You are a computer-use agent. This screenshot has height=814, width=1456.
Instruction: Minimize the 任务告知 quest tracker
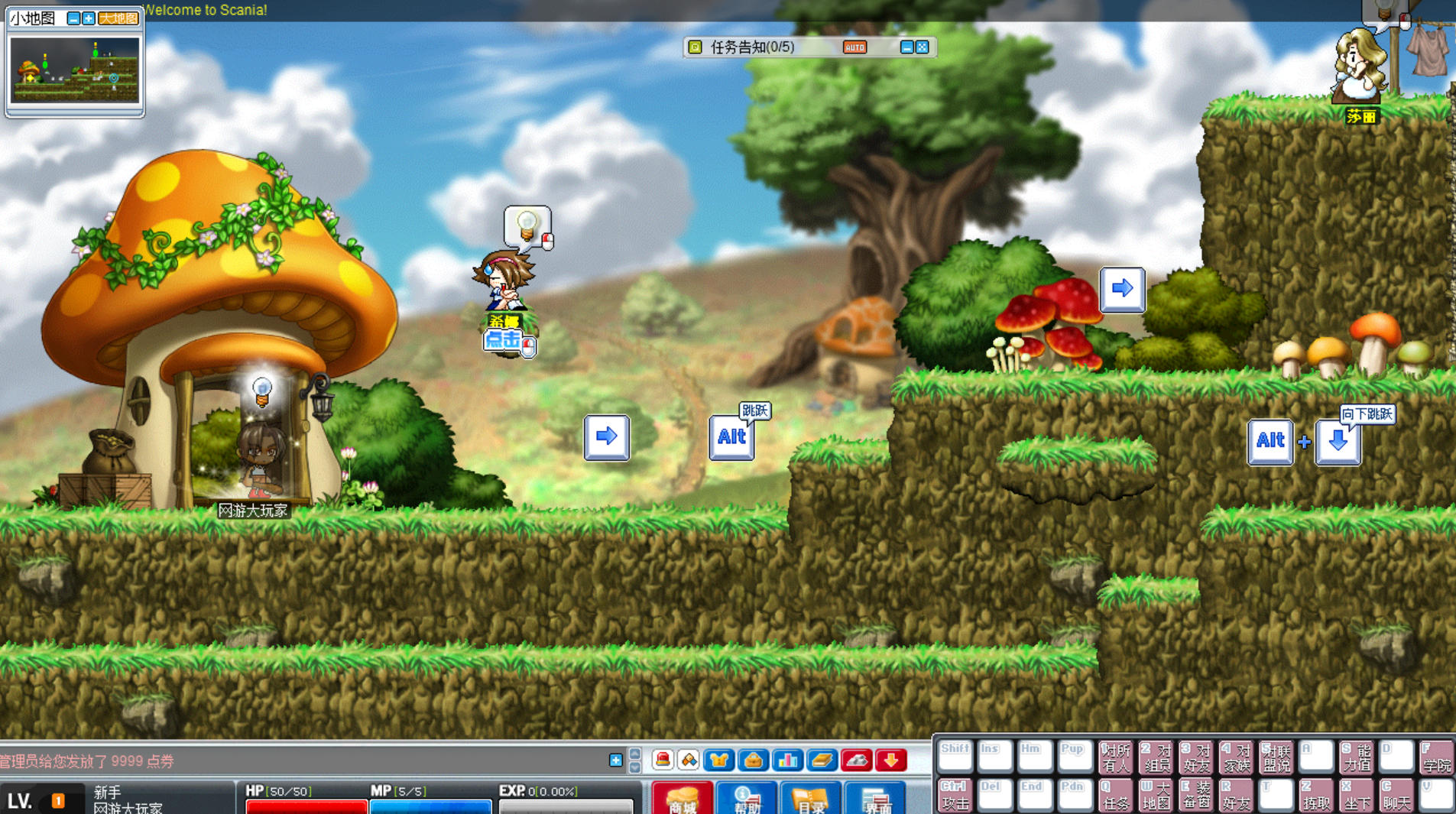click(906, 47)
